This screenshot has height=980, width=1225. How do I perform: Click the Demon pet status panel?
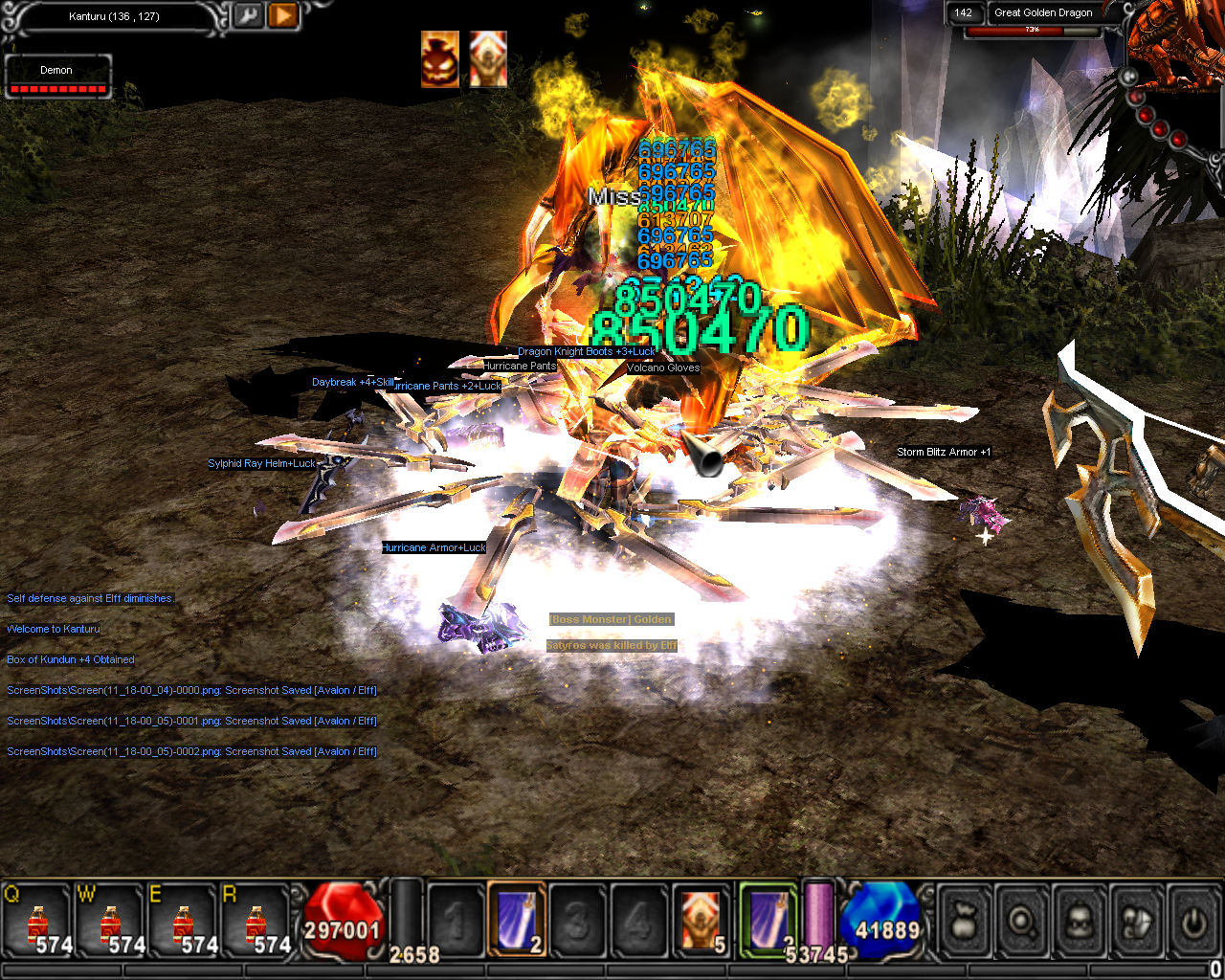tap(57, 77)
